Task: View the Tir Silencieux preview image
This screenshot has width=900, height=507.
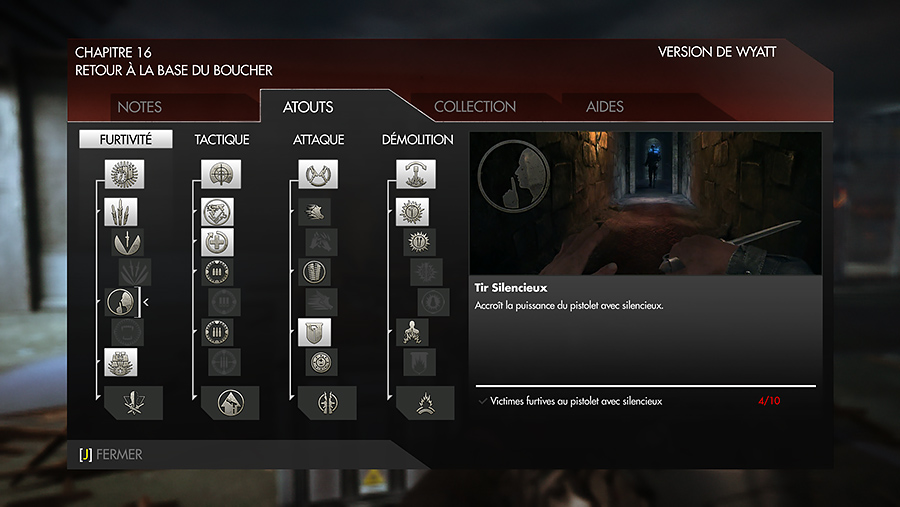Action: (x=645, y=204)
